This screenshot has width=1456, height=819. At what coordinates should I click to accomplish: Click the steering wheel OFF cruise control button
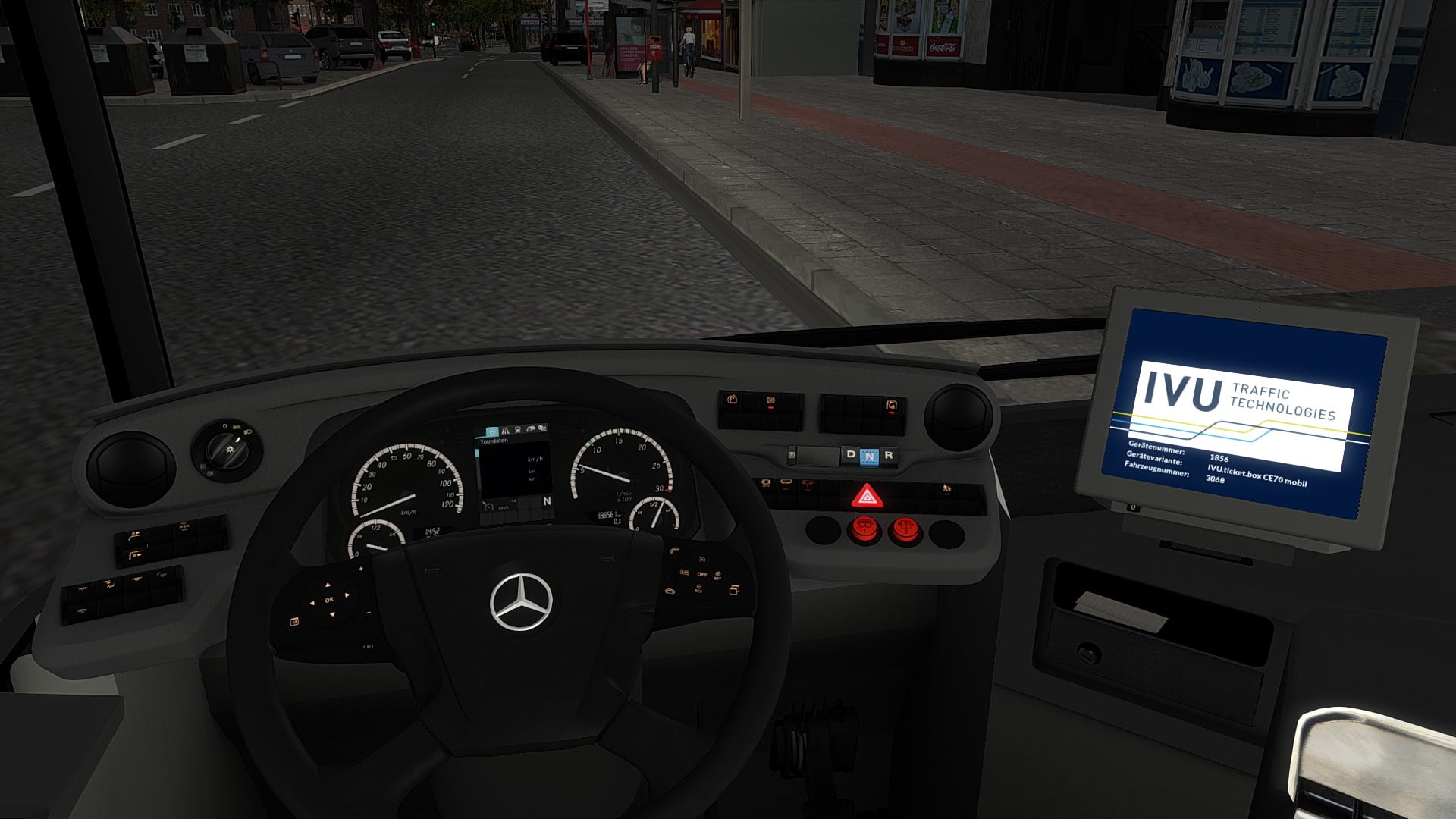pyautogui.click(x=703, y=574)
